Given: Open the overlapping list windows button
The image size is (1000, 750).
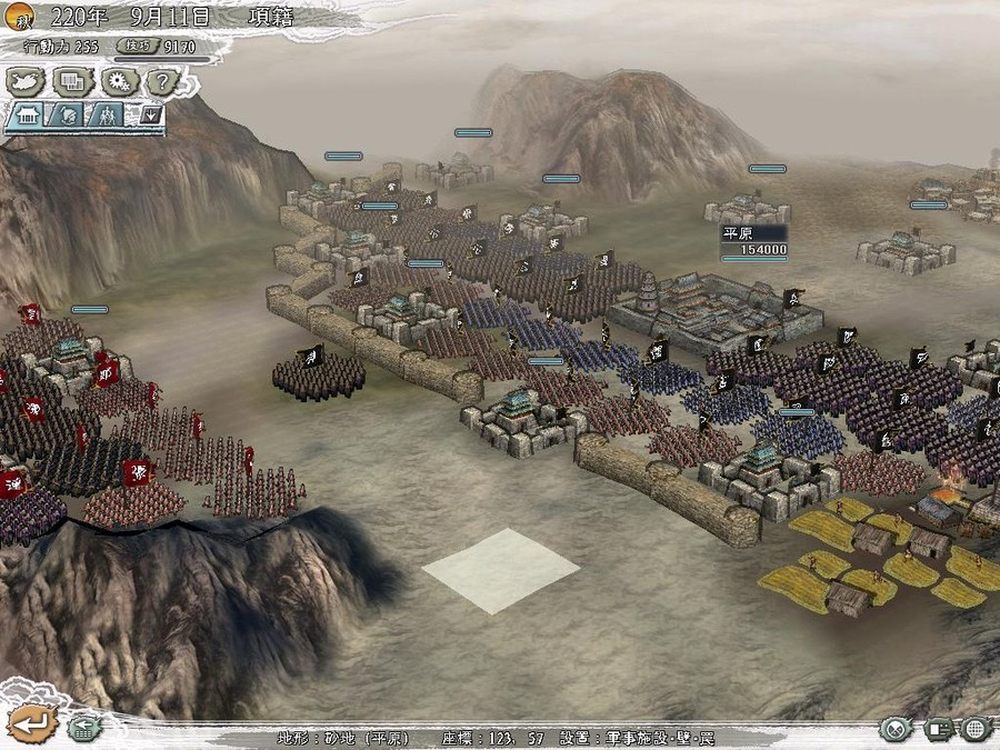Looking at the screenshot, I should click(x=73, y=81).
